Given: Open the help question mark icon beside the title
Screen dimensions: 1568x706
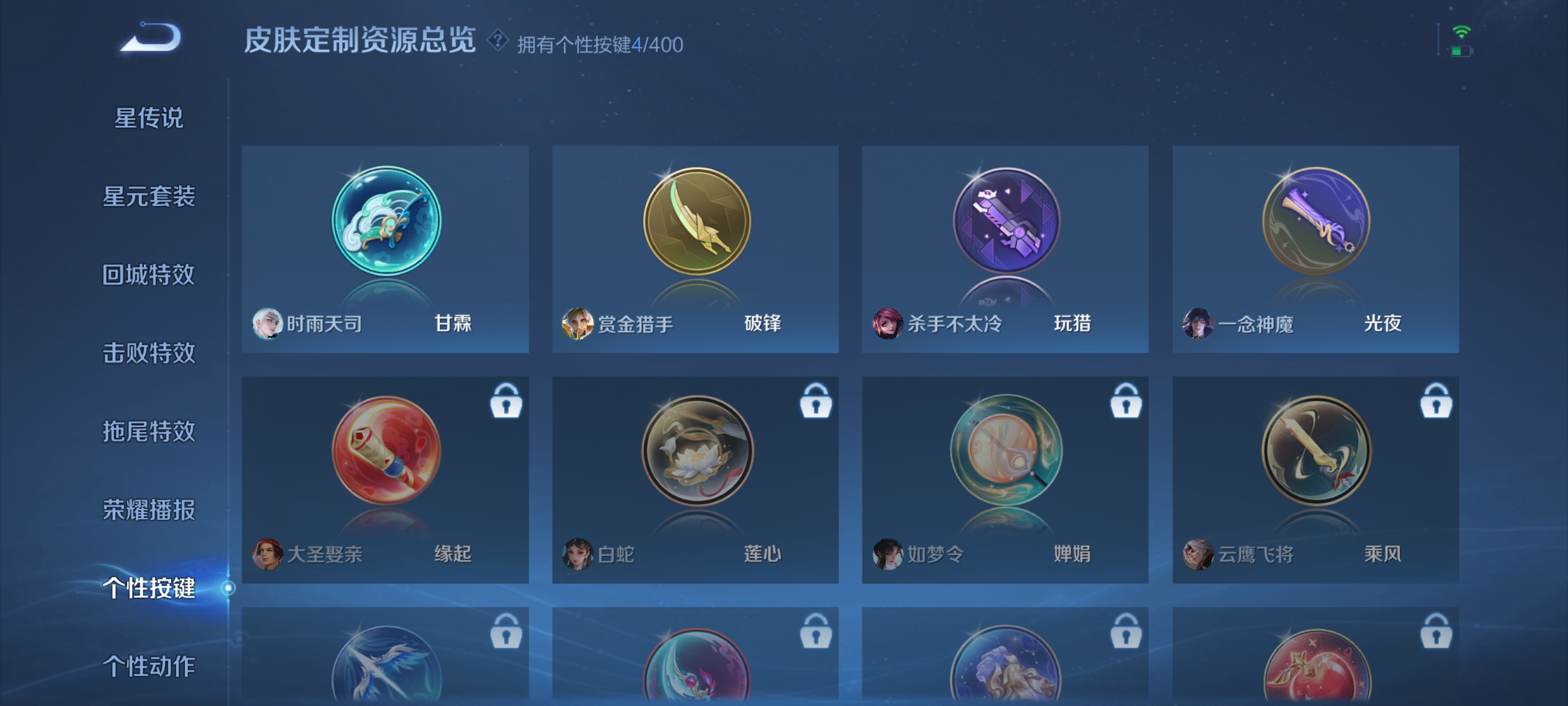Looking at the screenshot, I should tap(497, 43).
